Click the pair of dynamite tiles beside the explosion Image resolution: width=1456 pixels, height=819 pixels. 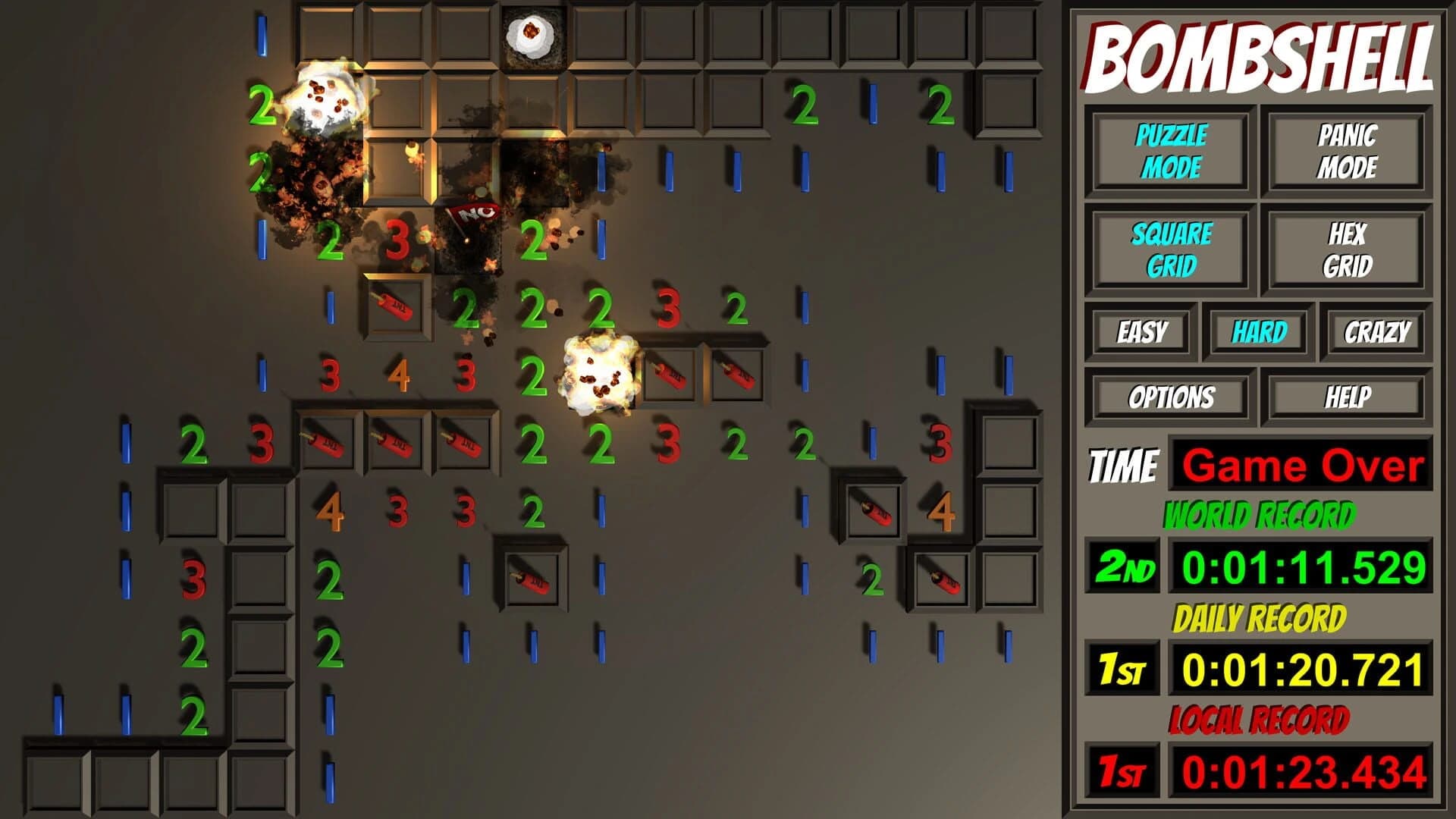(x=705, y=372)
